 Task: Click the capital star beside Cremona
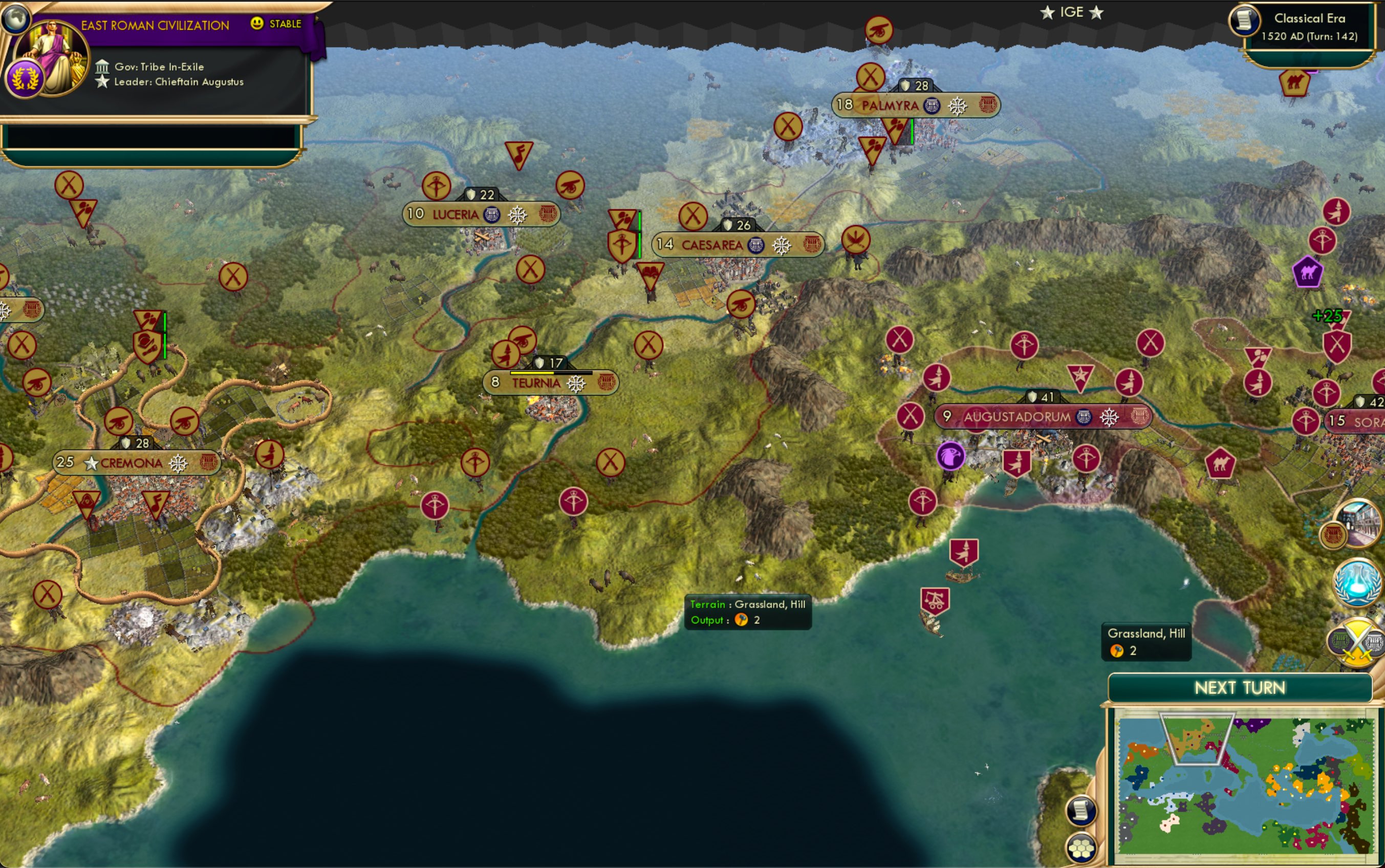(x=91, y=463)
